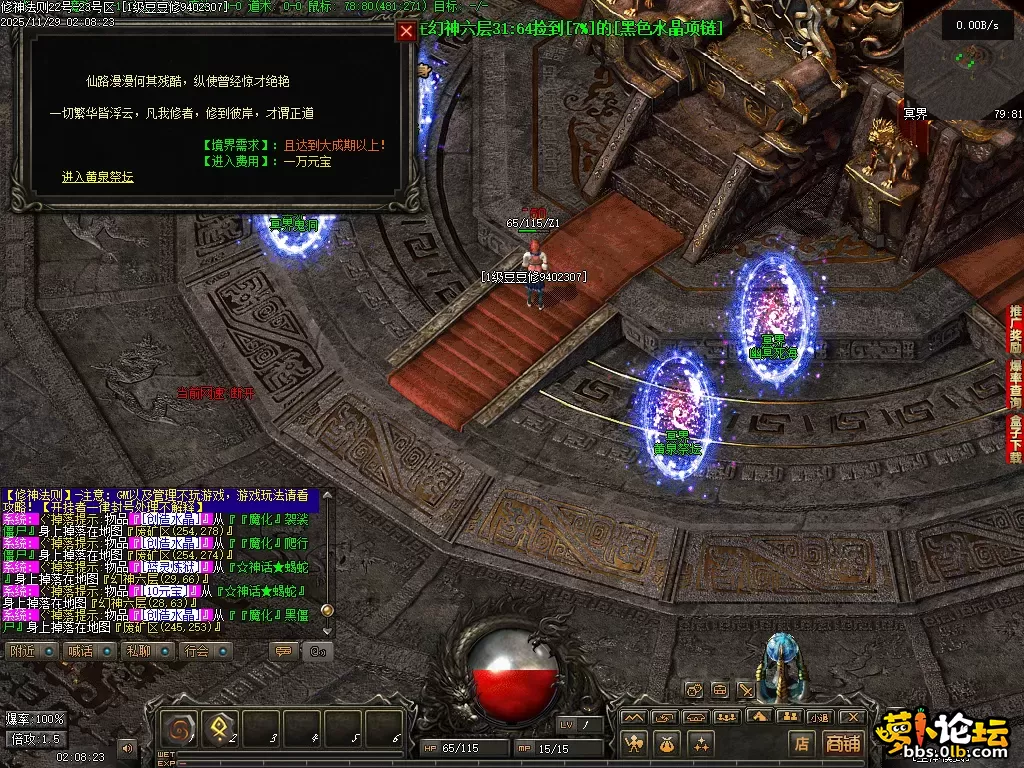The width and height of the screenshot is (1024, 768).
Task: Activate the orange swirl skill in slot 1
Action: coord(181,730)
